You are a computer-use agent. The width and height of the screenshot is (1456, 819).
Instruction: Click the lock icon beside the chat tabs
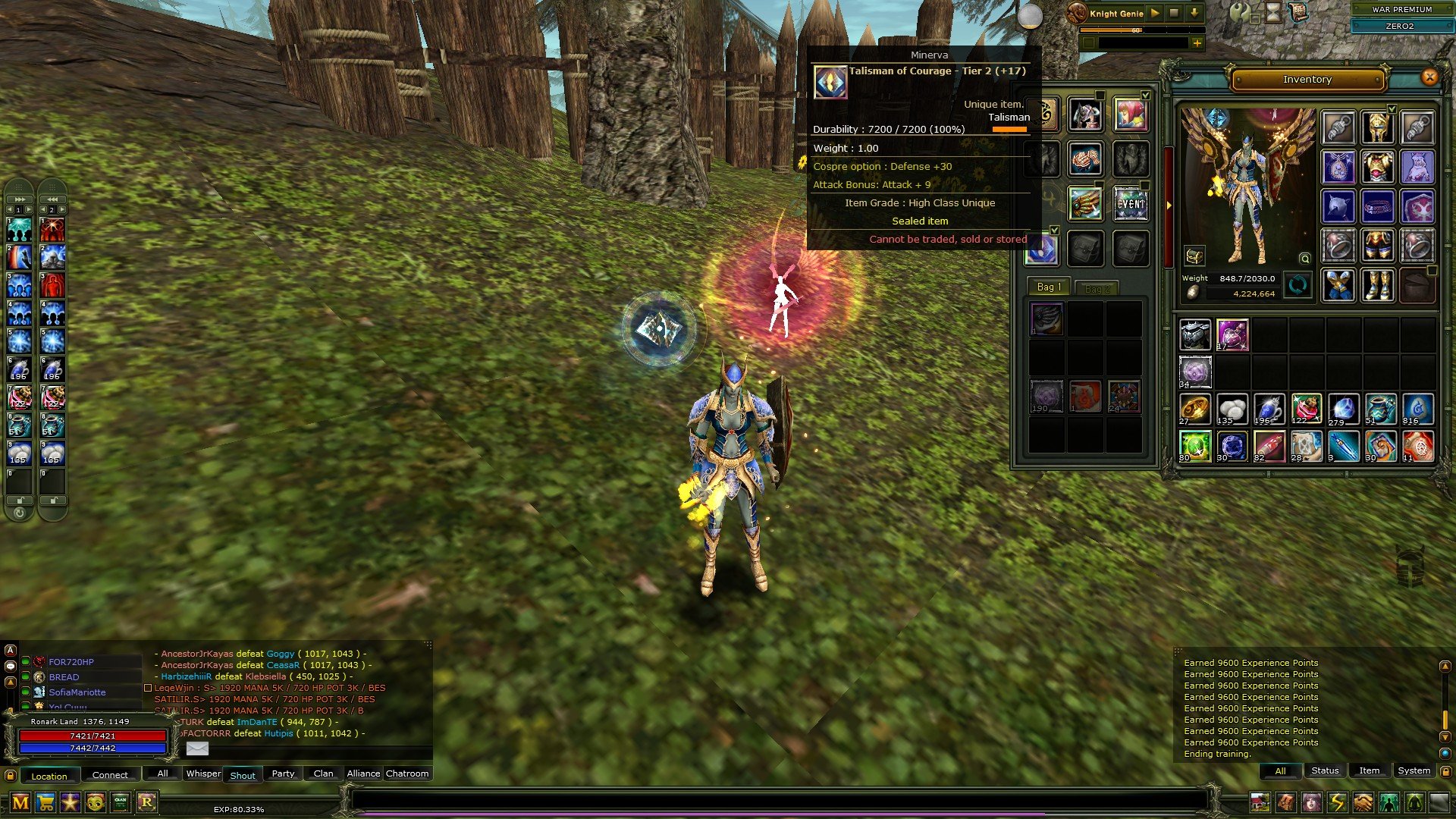pos(11,774)
